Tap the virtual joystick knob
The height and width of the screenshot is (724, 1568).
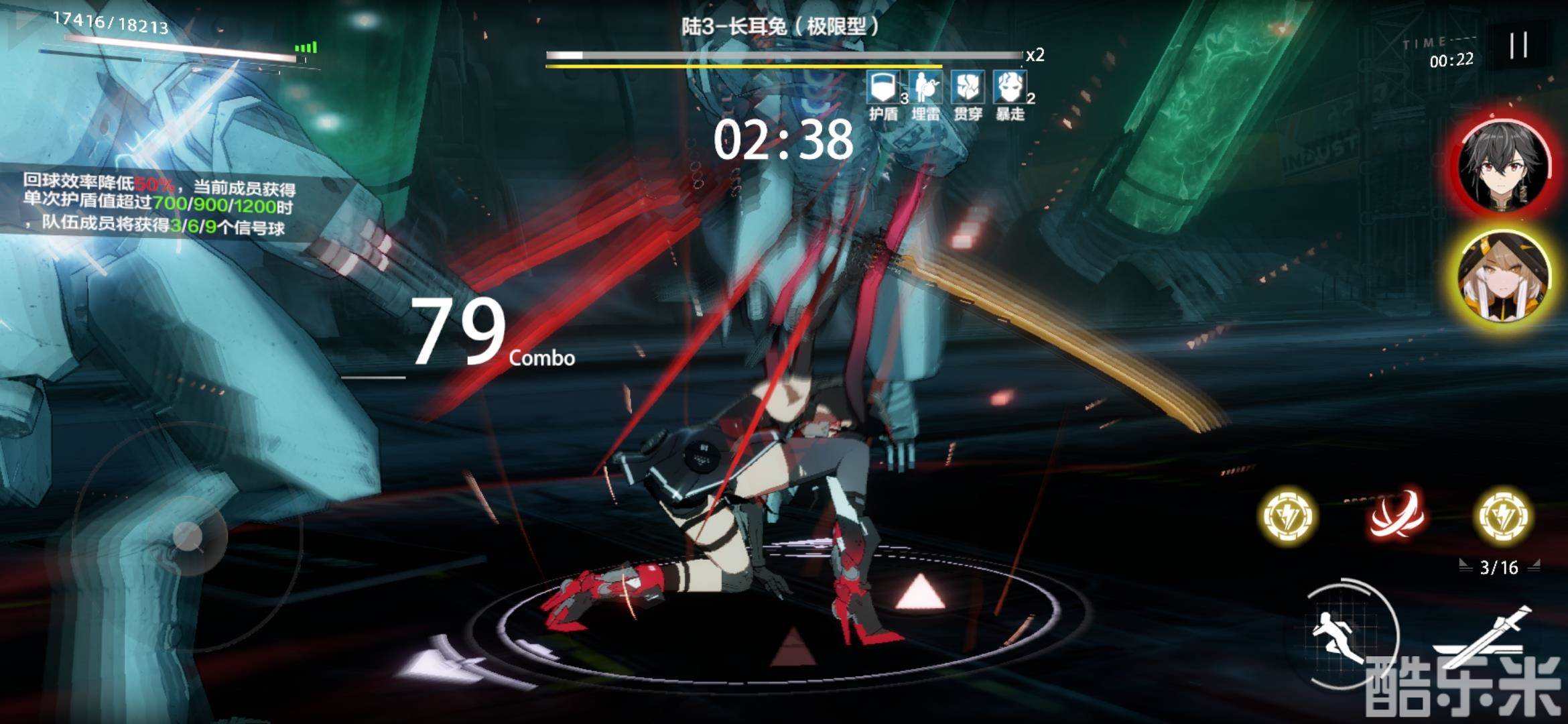188,536
